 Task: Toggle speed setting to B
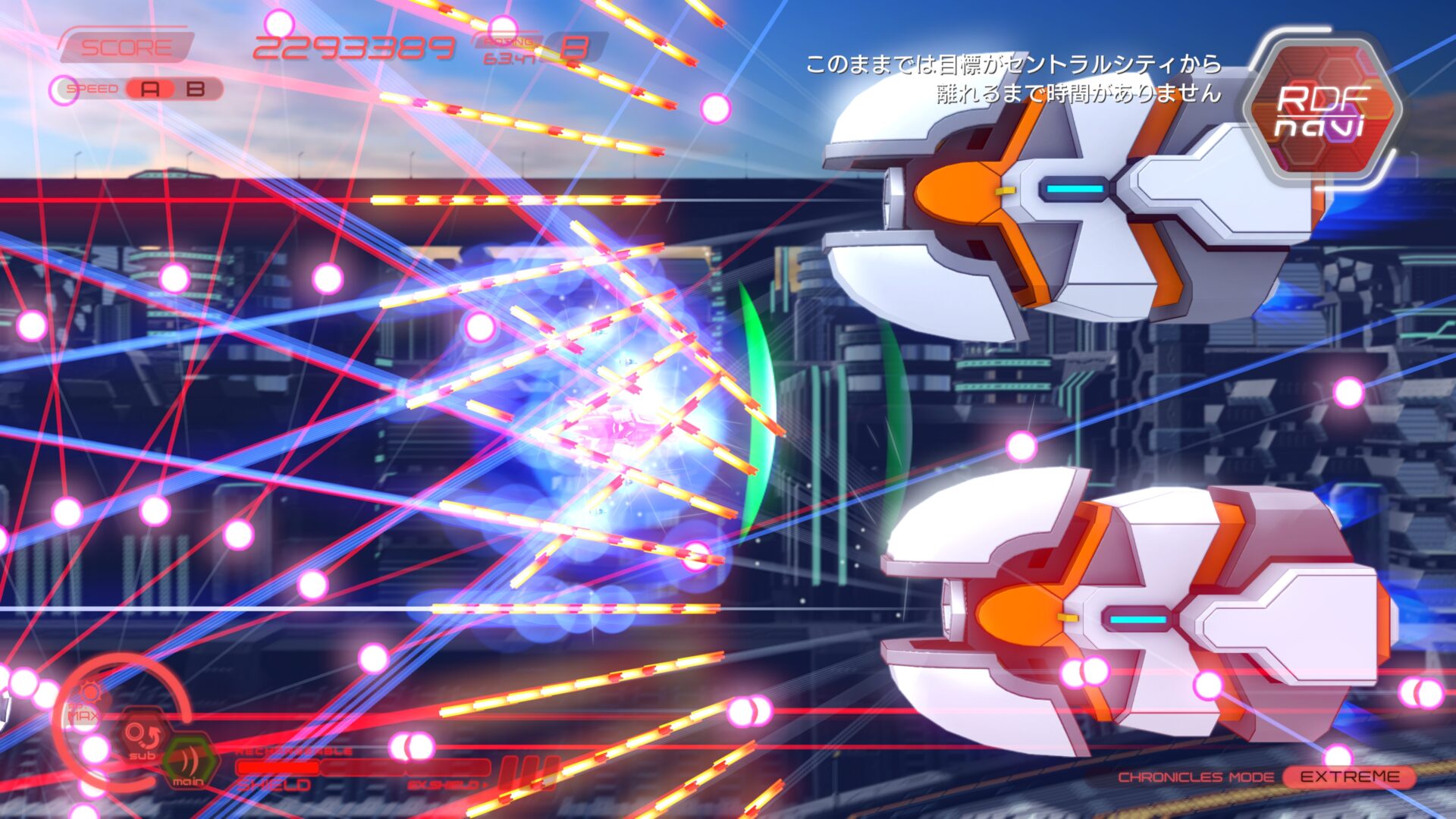click(x=195, y=89)
